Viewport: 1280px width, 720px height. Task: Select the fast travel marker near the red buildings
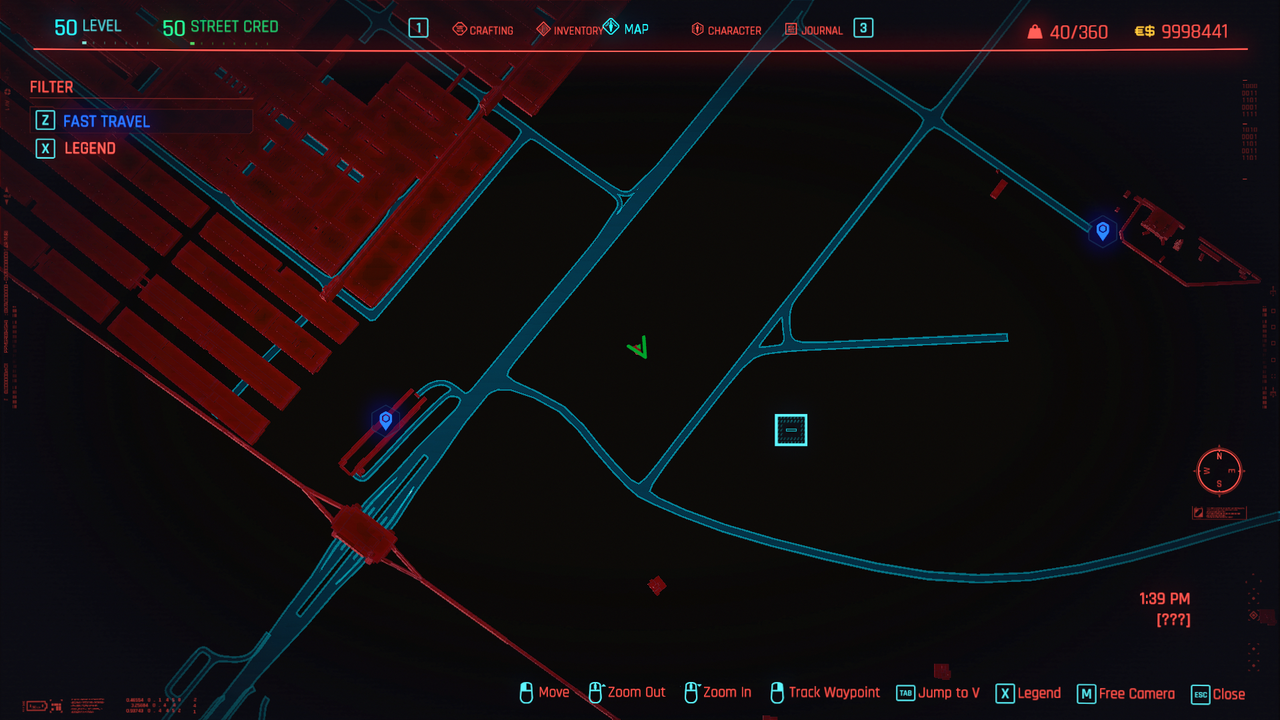coord(385,420)
